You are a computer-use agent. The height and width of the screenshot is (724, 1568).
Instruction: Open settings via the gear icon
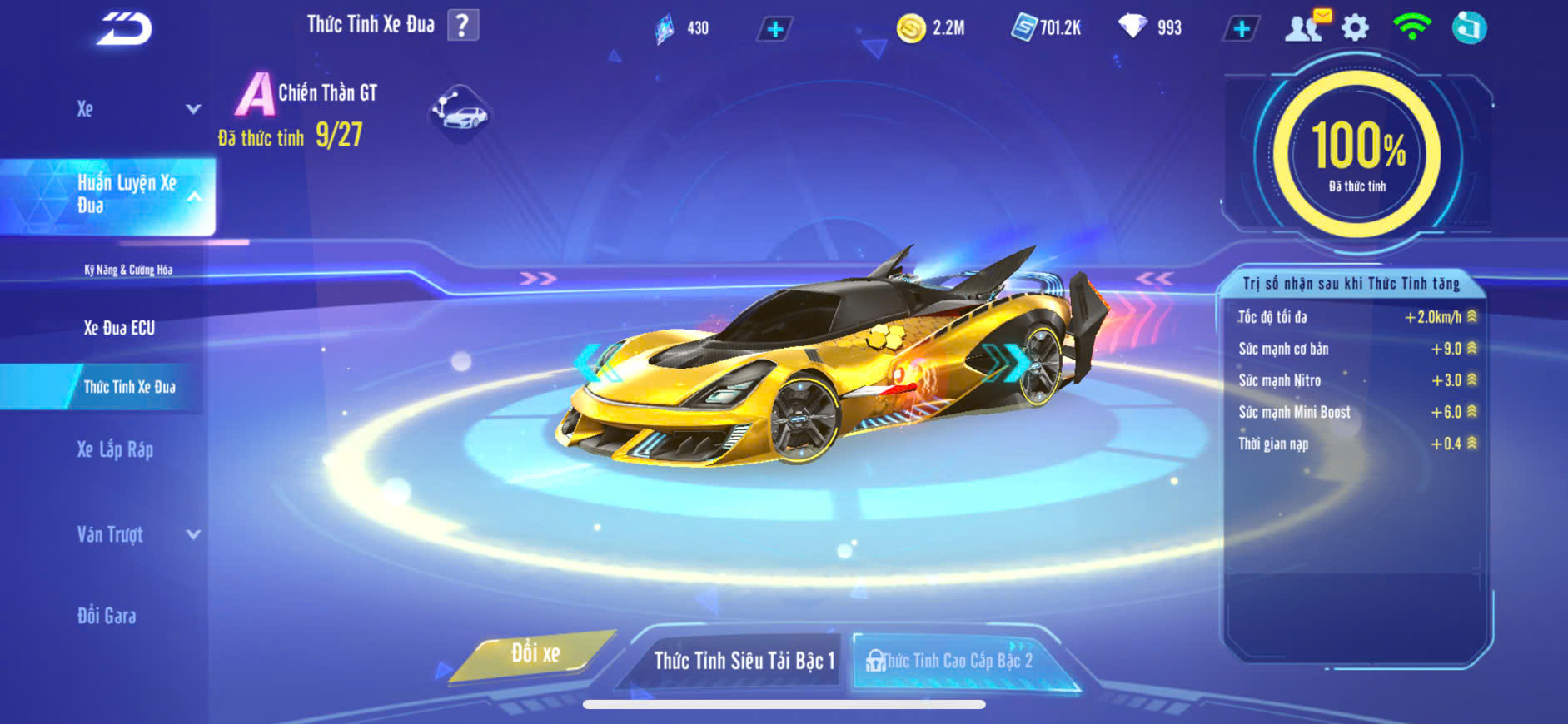point(1355,27)
